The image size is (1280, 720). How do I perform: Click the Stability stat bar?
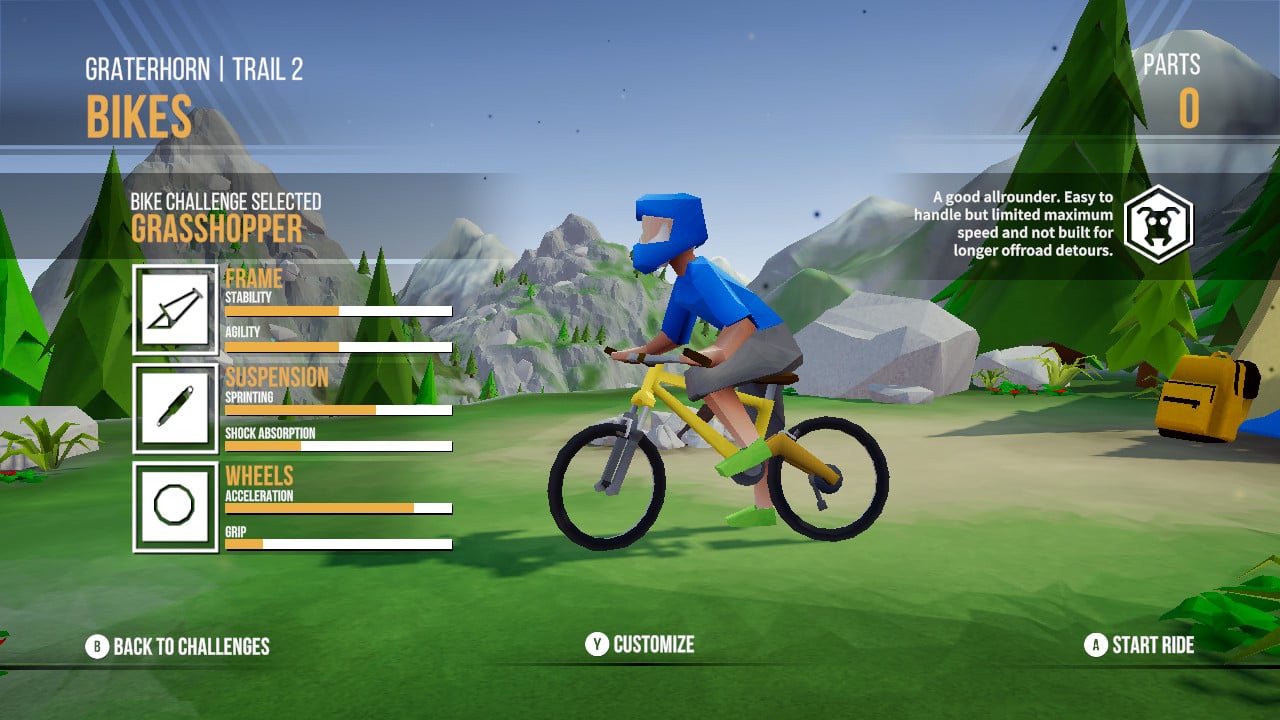pos(340,311)
